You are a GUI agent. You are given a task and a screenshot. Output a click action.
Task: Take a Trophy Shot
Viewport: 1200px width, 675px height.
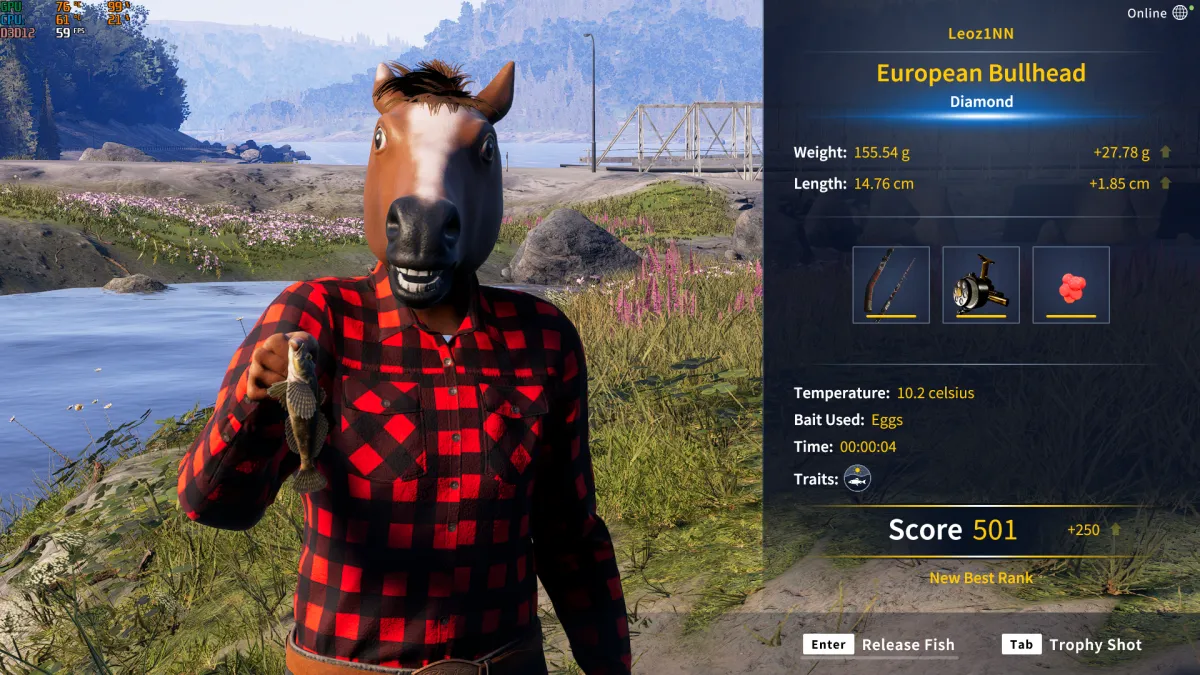click(x=1072, y=645)
